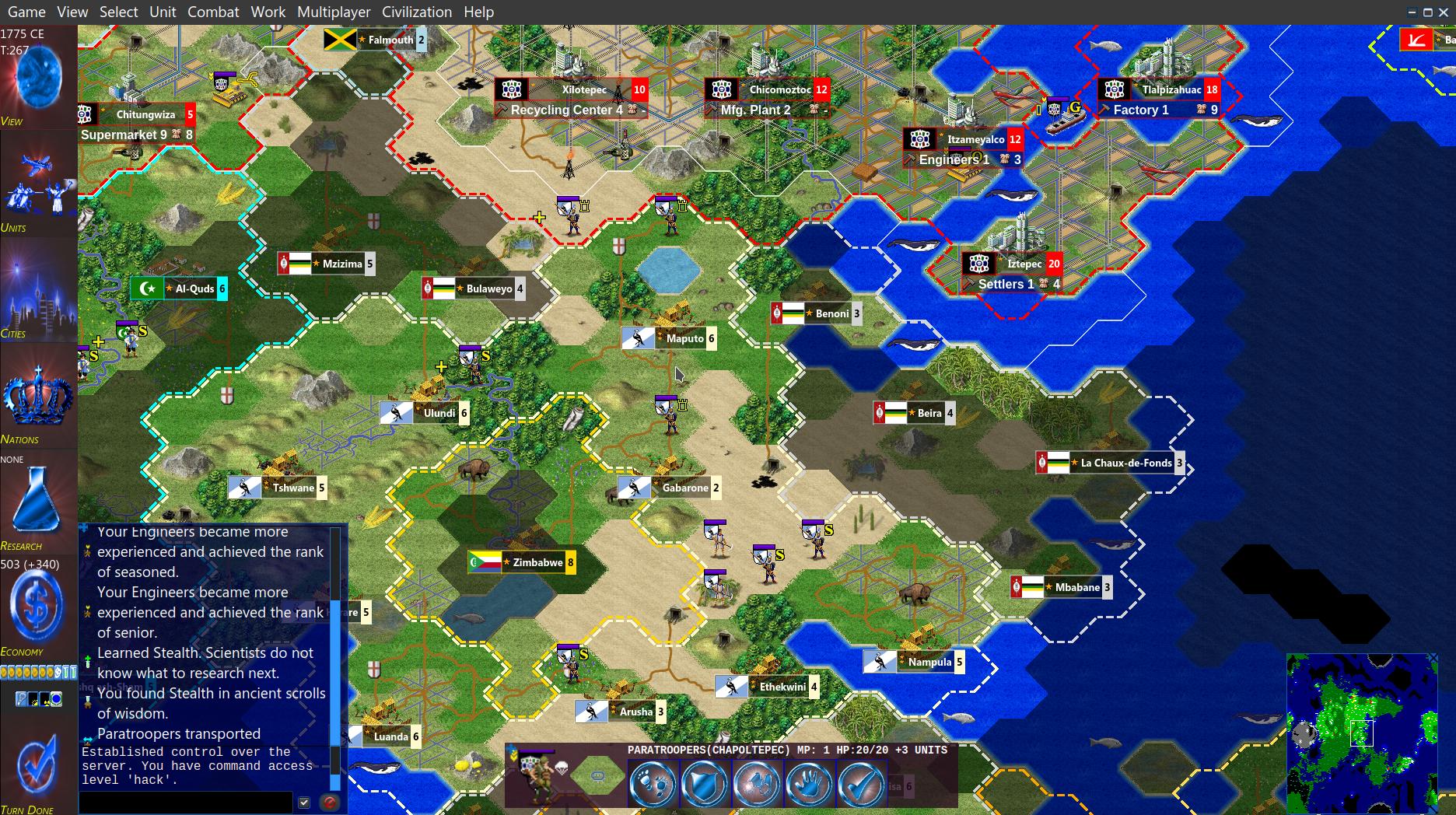Click the checkmark unit order
Screen dimensions: 1456x815
(861, 783)
